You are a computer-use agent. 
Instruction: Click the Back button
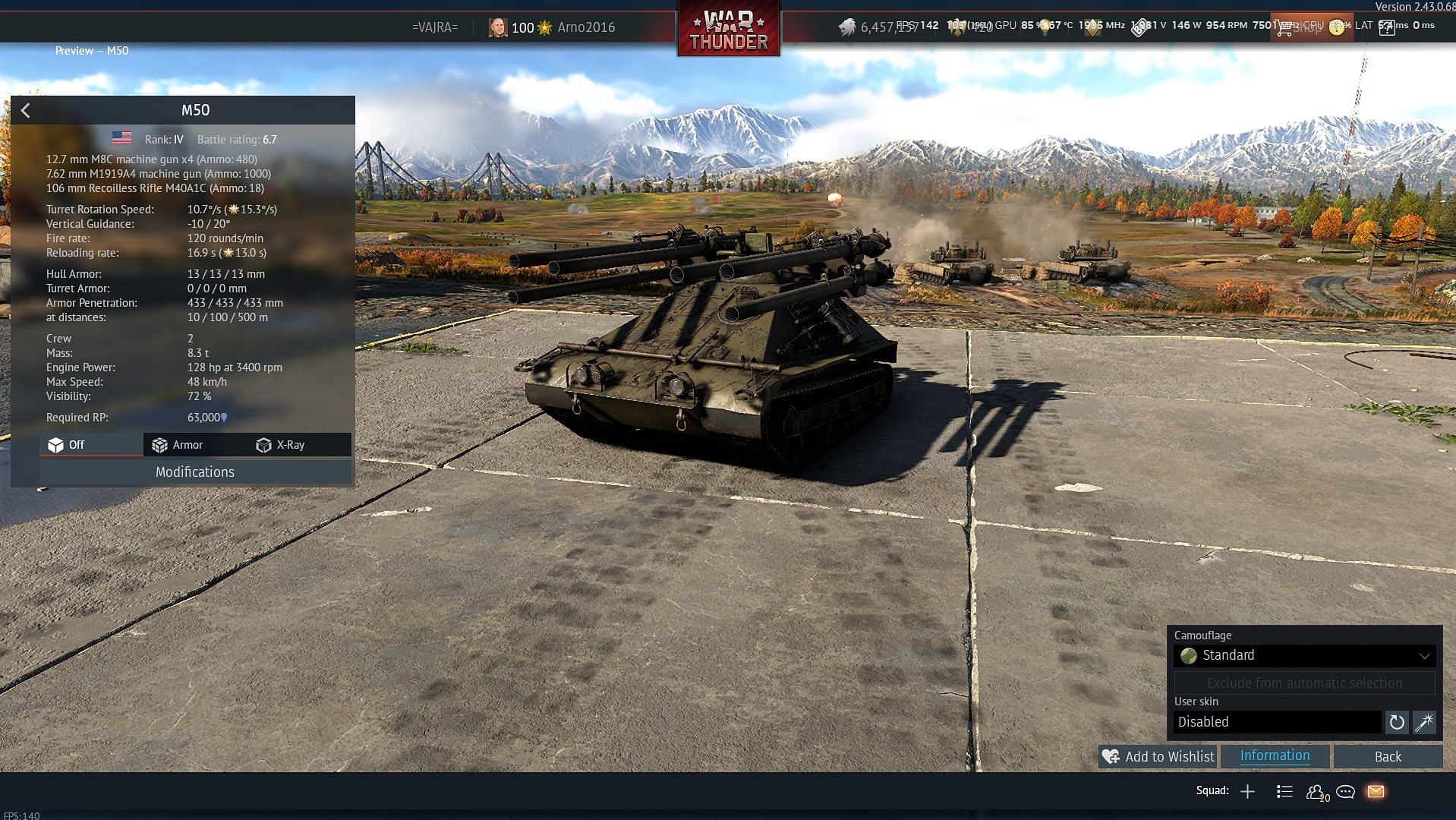[1387, 757]
